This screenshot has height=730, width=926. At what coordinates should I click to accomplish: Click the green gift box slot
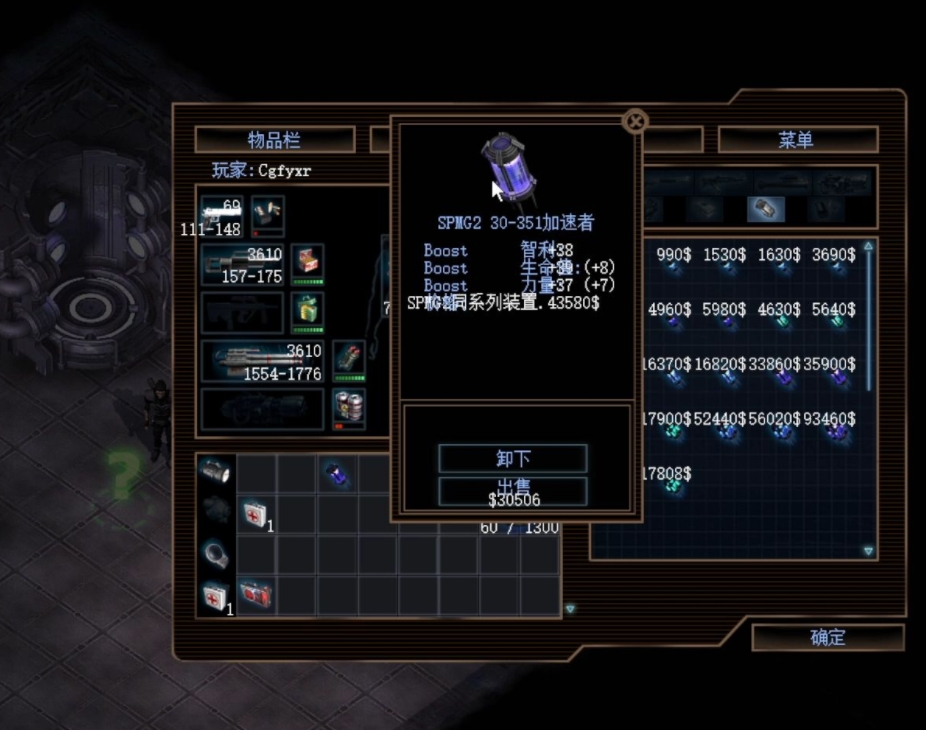point(308,312)
